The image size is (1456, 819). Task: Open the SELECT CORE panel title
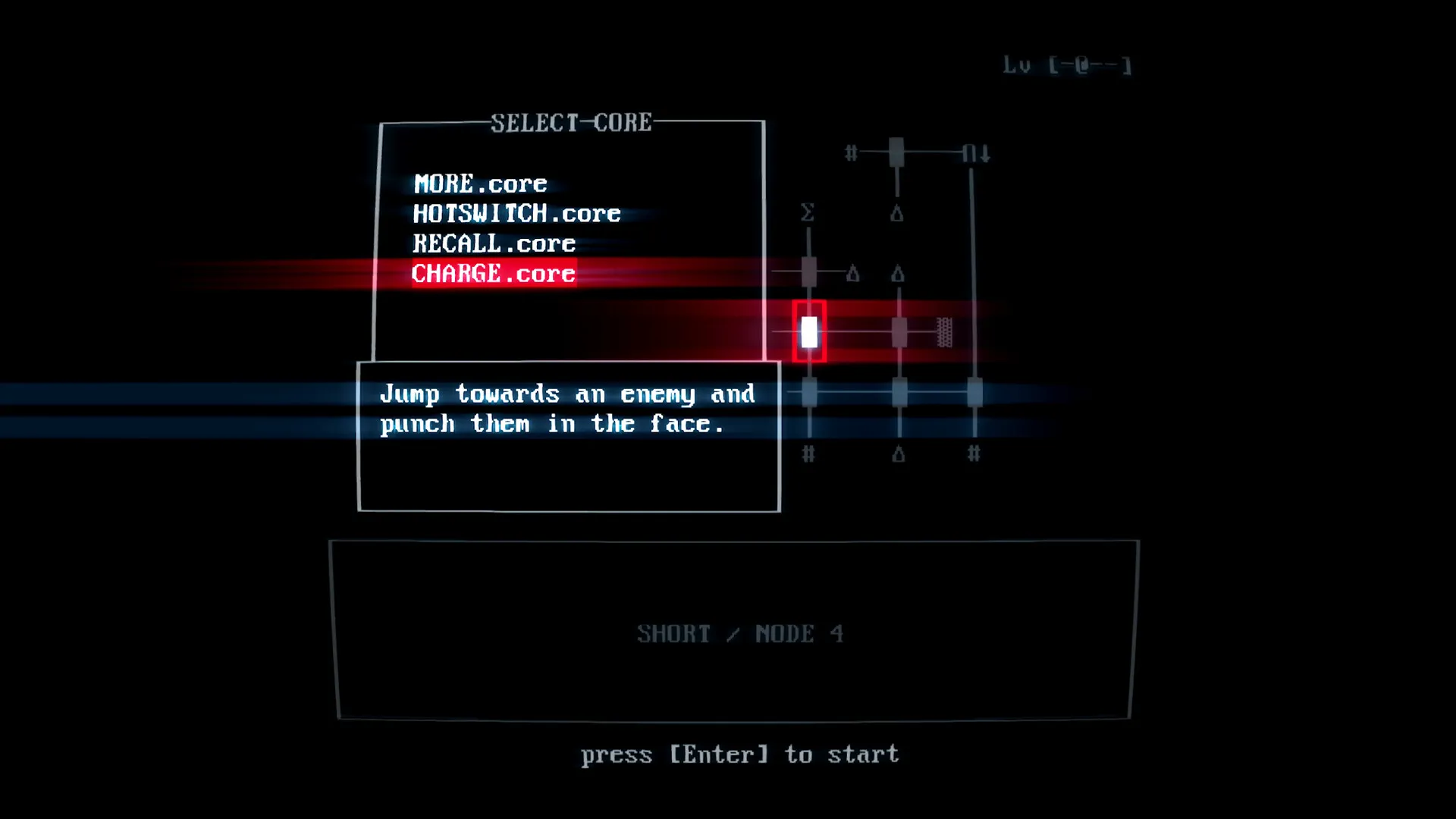(x=571, y=121)
